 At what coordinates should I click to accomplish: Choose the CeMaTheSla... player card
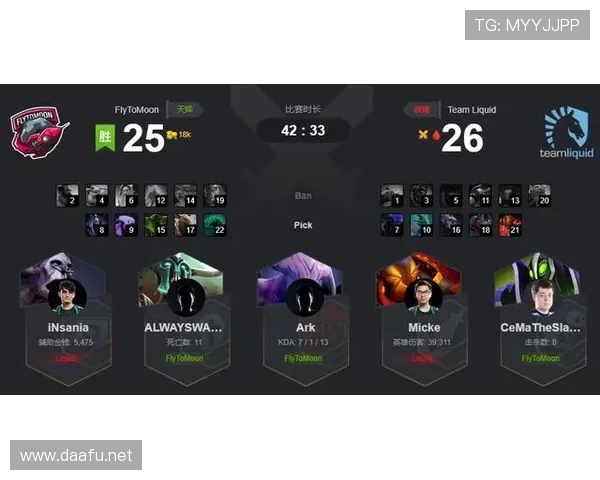539,310
